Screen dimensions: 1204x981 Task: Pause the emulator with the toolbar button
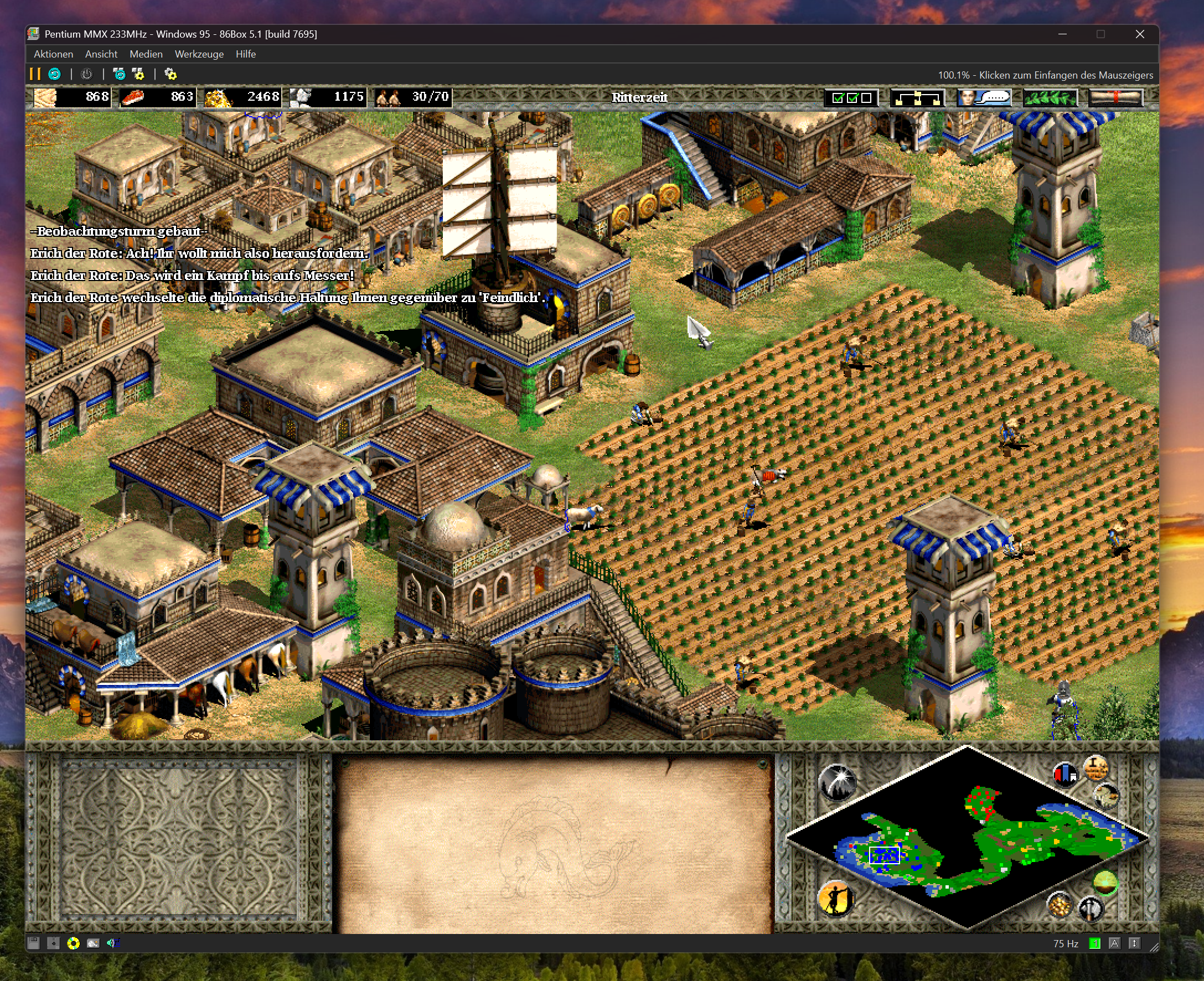tap(35, 74)
